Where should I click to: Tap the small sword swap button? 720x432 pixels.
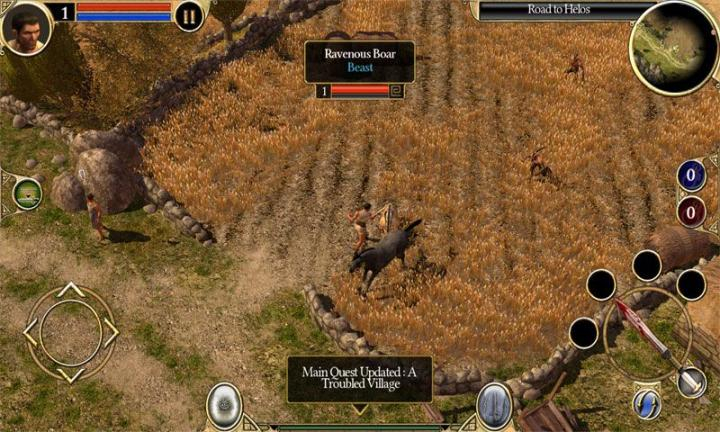pos(691,380)
